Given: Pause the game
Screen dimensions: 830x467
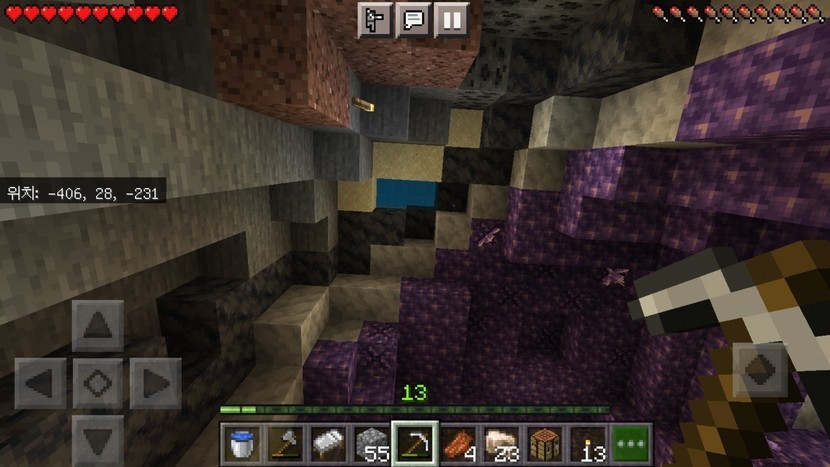Looking at the screenshot, I should click(451, 20).
